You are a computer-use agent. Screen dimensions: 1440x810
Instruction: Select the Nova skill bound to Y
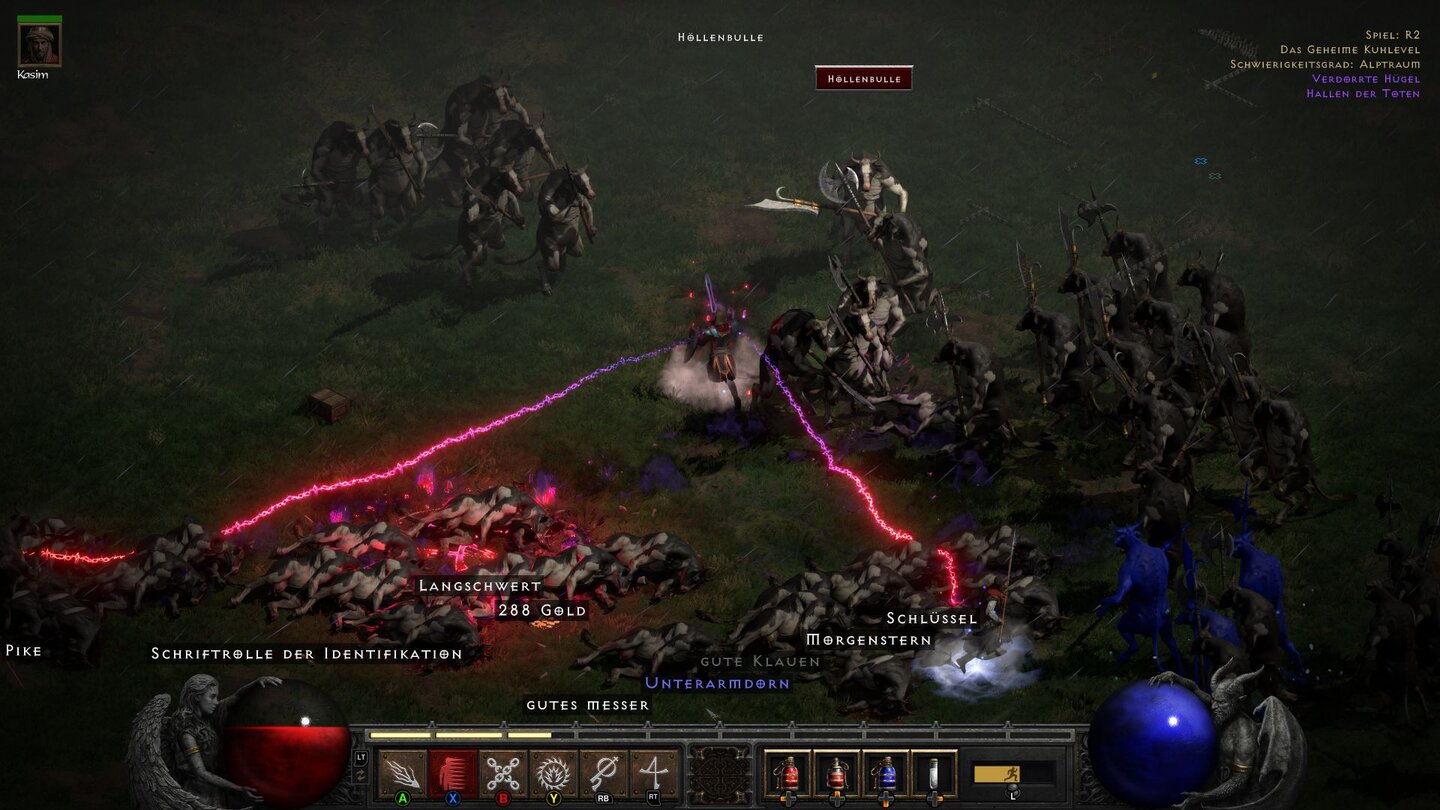click(x=550, y=769)
